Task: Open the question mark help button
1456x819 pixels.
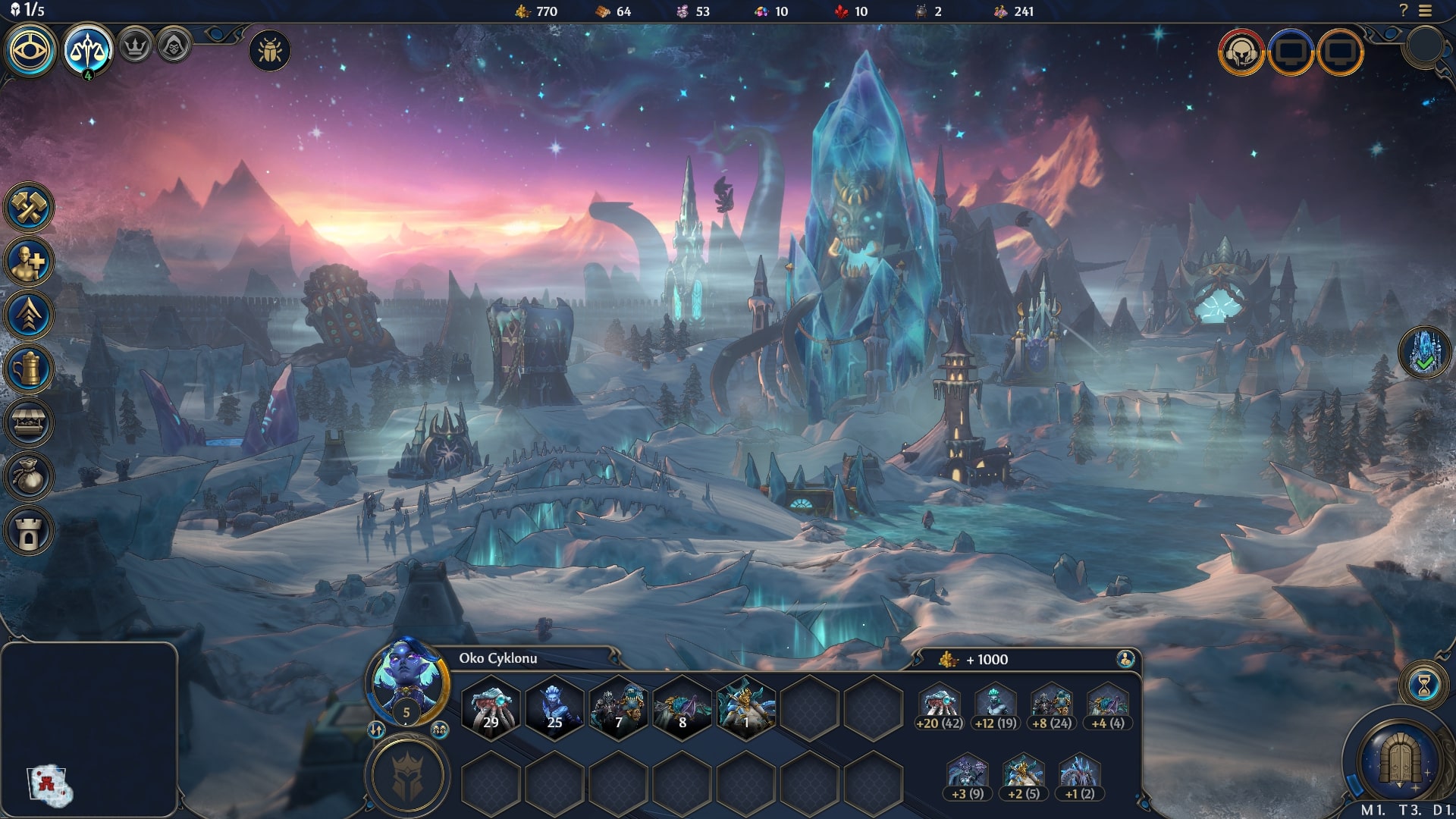Action: point(1404,11)
